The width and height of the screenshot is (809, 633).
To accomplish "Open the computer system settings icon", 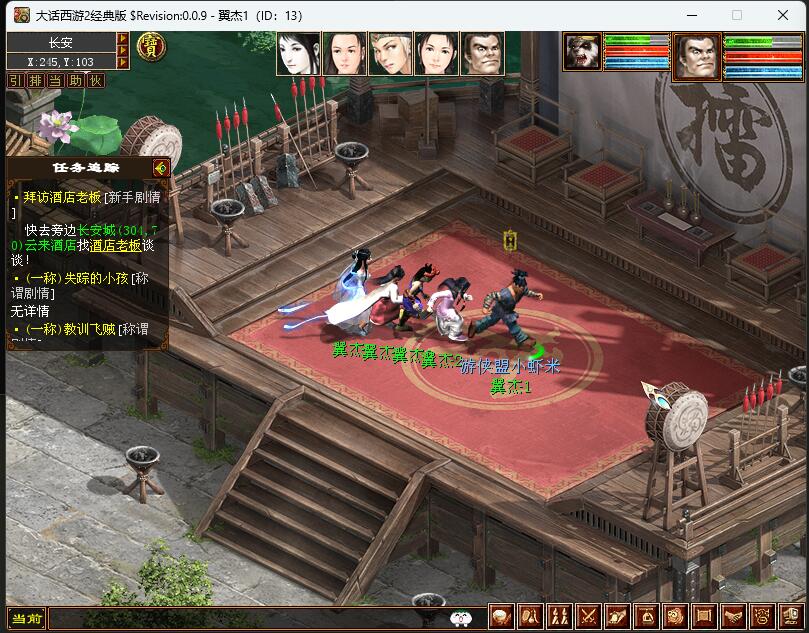I will coord(791,617).
